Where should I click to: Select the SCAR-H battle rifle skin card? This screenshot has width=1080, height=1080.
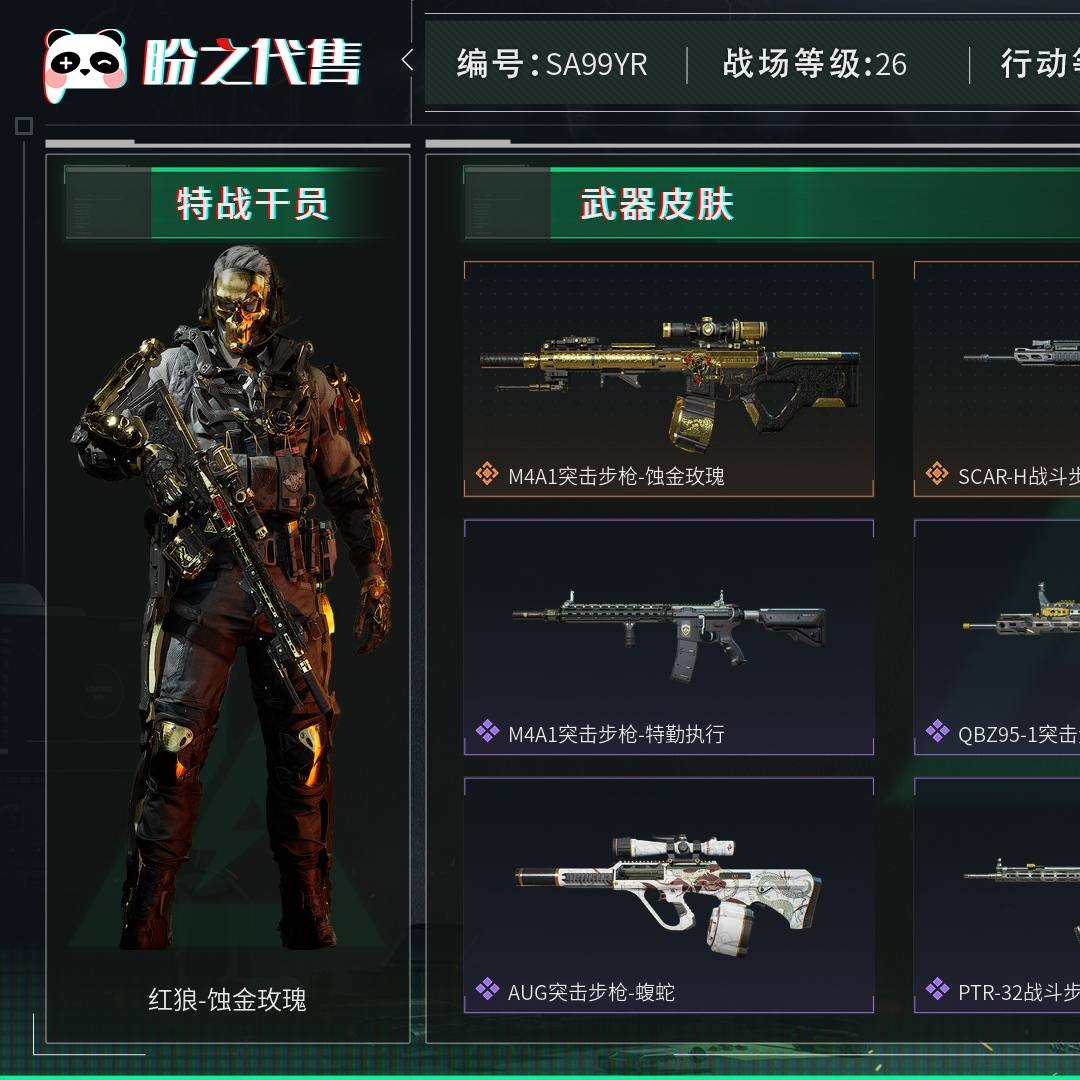click(998, 379)
